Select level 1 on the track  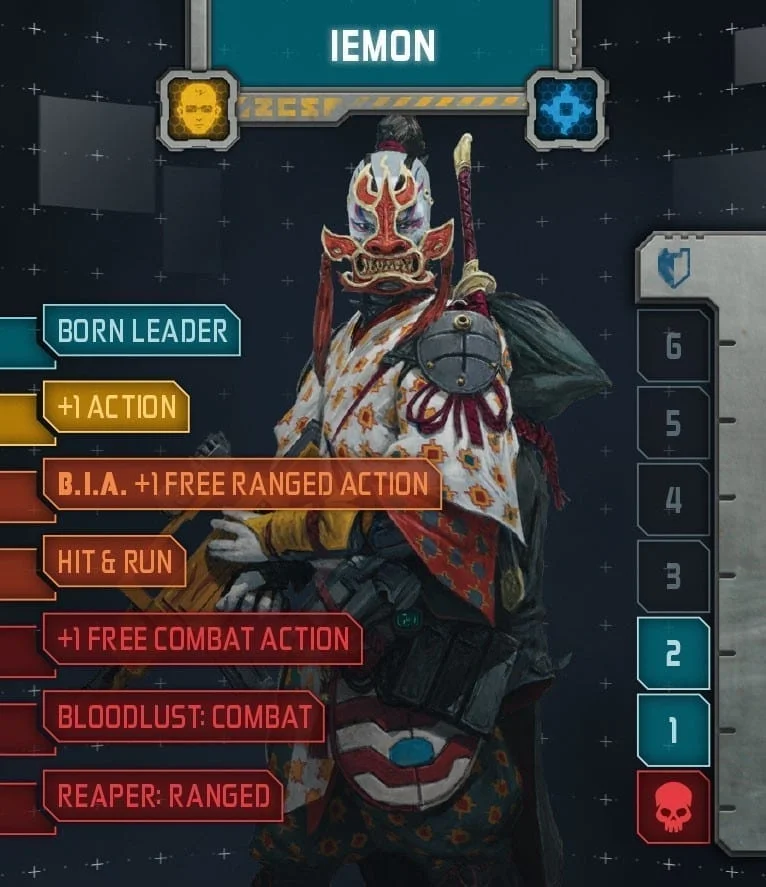[x=673, y=730]
